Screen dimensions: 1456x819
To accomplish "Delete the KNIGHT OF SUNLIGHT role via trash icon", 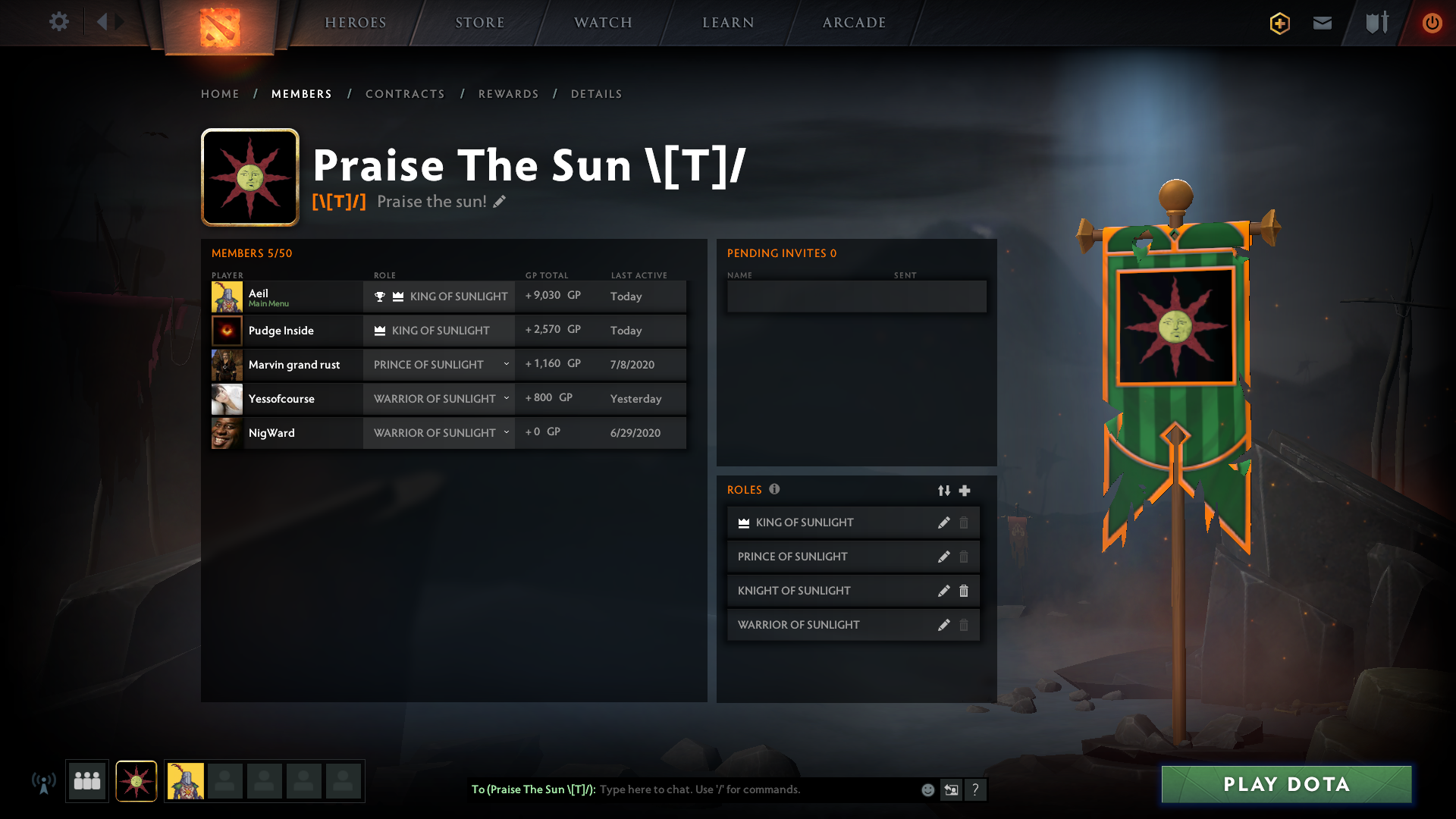I will (x=964, y=591).
